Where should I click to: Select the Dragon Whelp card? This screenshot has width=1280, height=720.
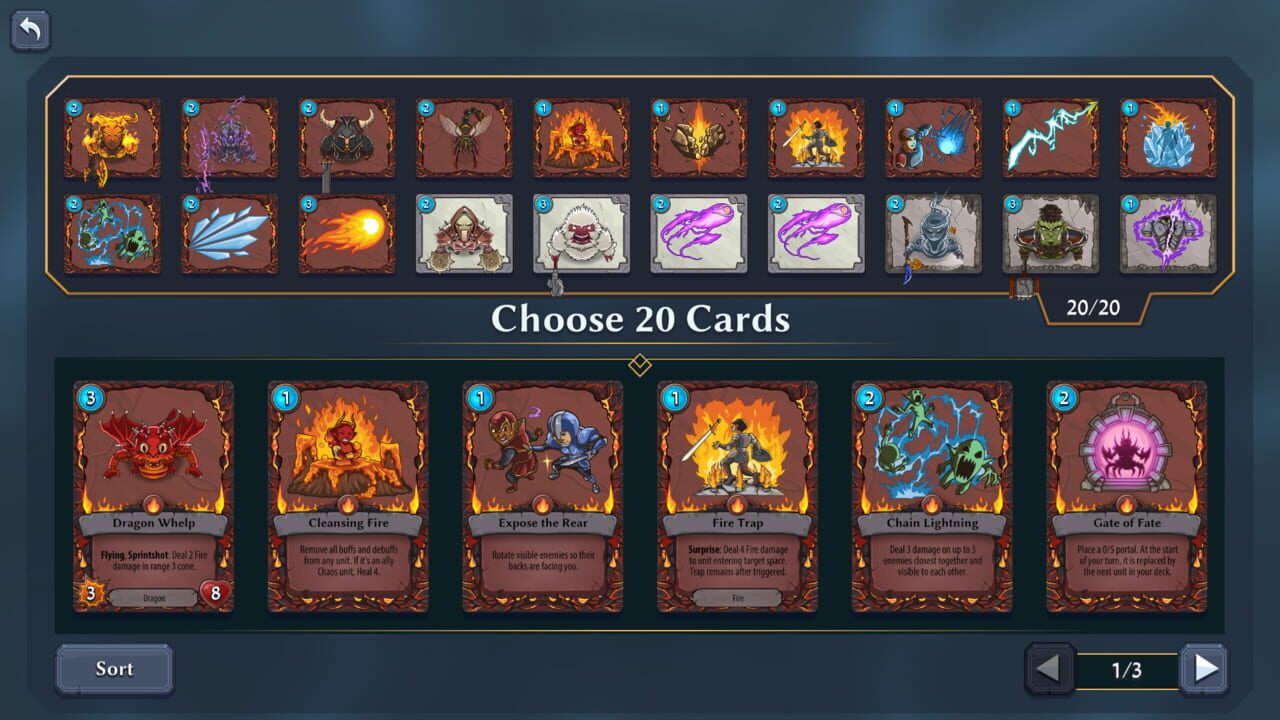tap(153, 495)
